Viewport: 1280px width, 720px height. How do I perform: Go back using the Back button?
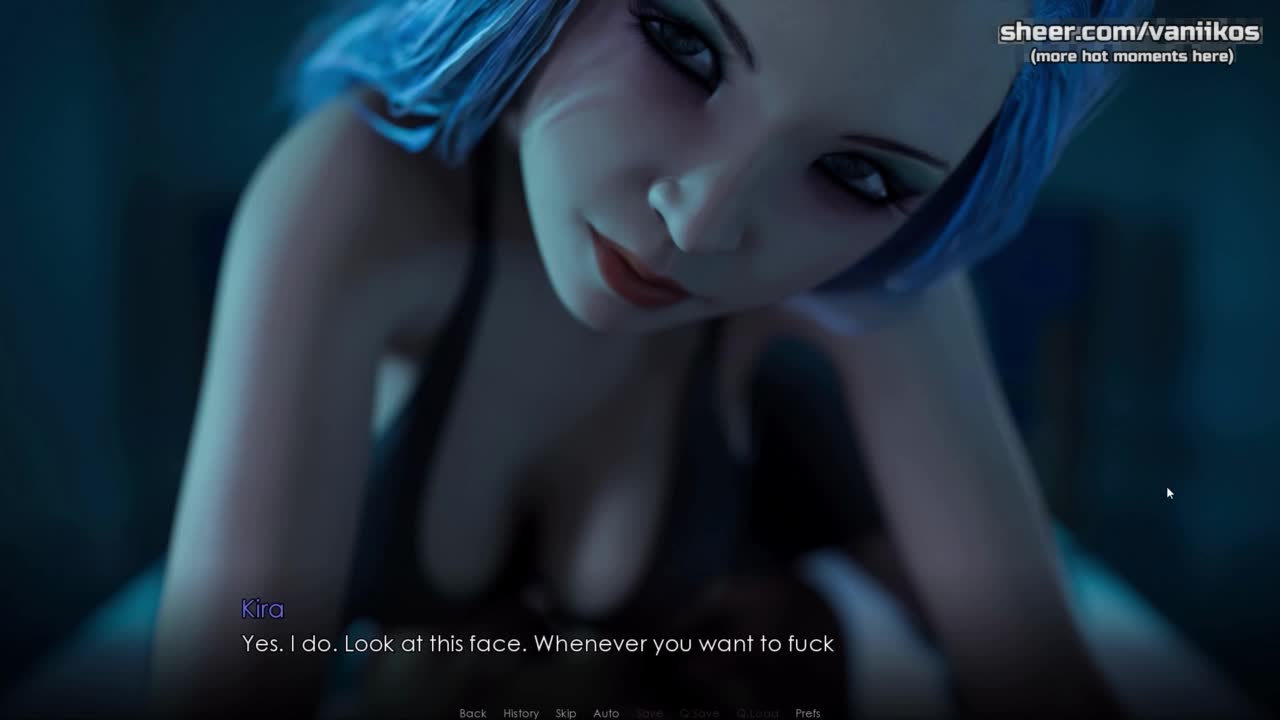click(x=472, y=713)
